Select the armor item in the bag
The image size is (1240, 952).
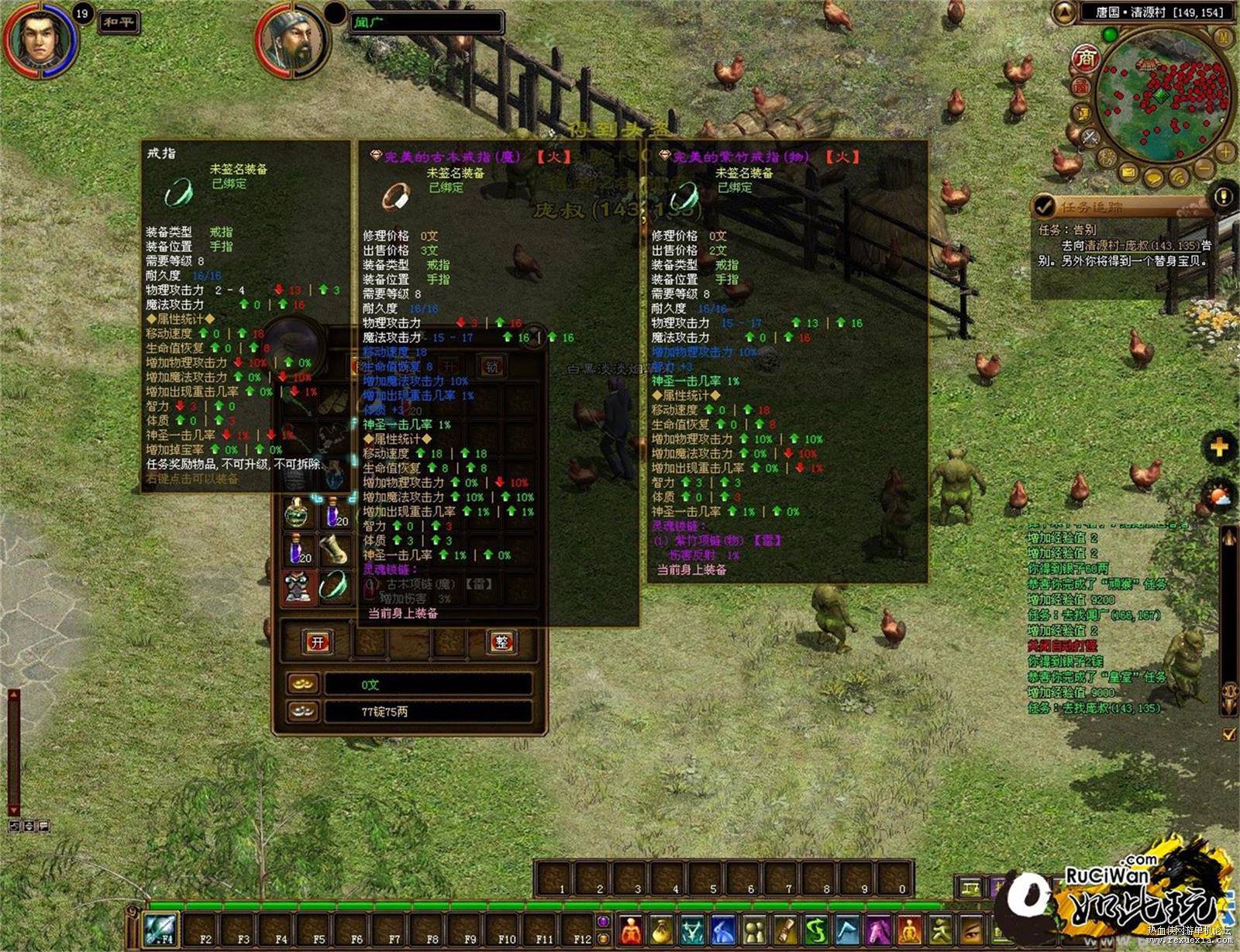[298, 586]
